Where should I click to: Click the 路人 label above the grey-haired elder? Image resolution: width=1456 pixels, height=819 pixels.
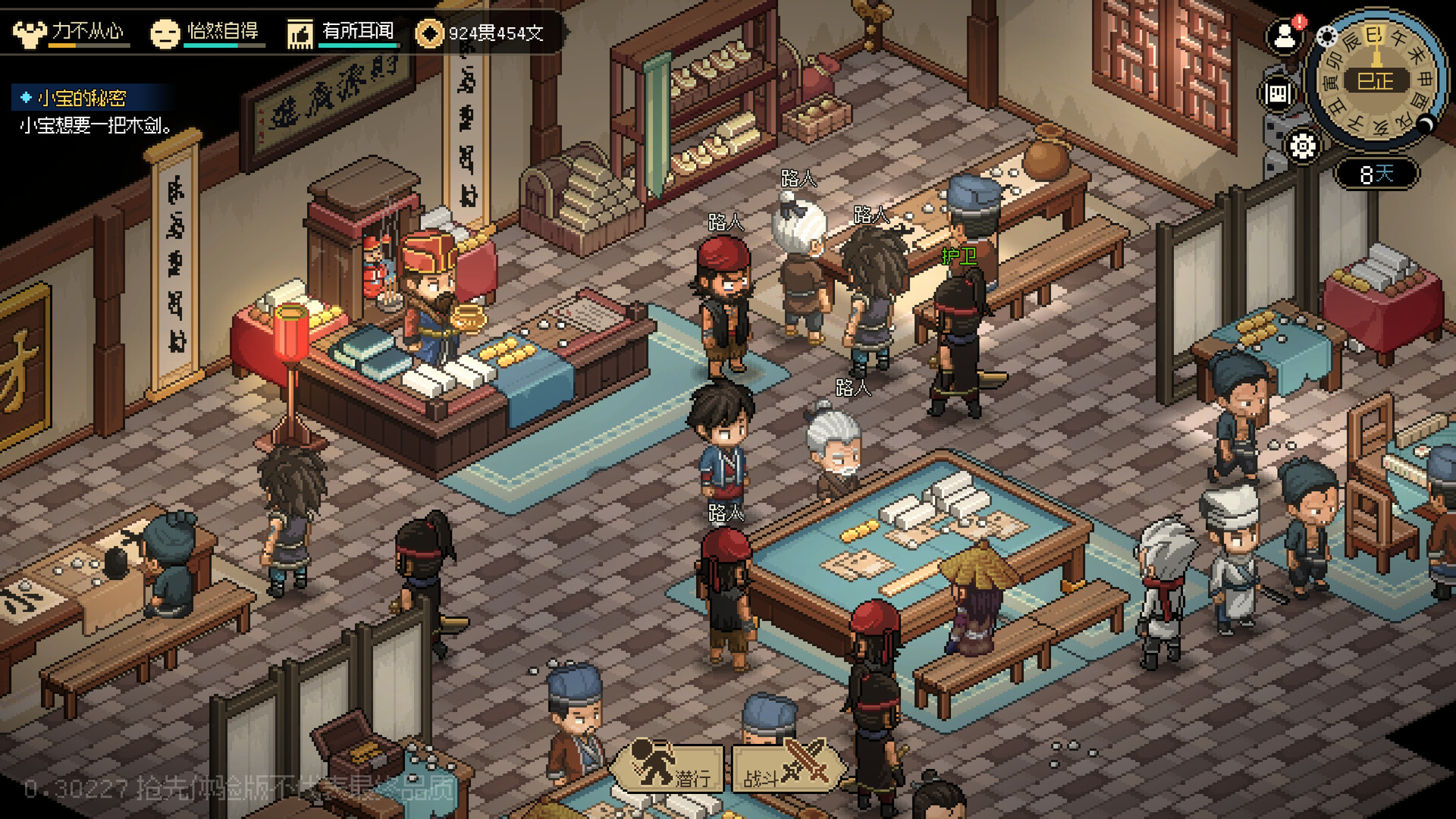tap(853, 388)
